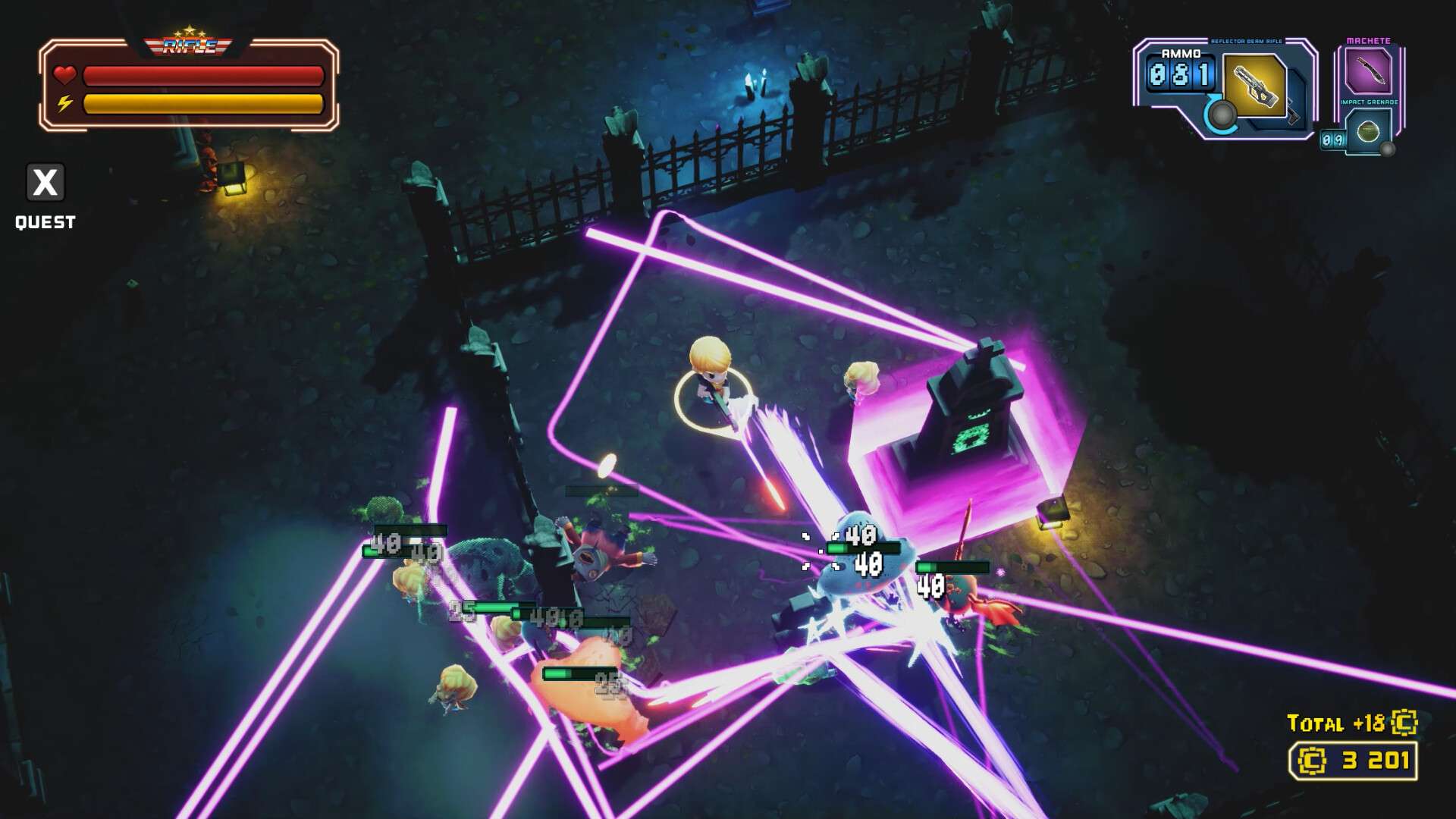
Task: Choose the Impact Grenade slot
Action: tap(1368, 131)
